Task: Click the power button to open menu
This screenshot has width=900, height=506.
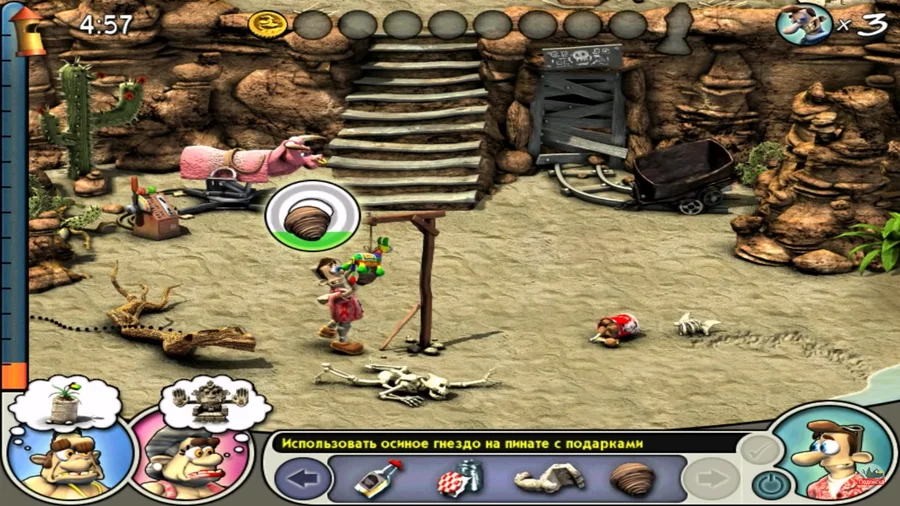Action: coord(769,484)
